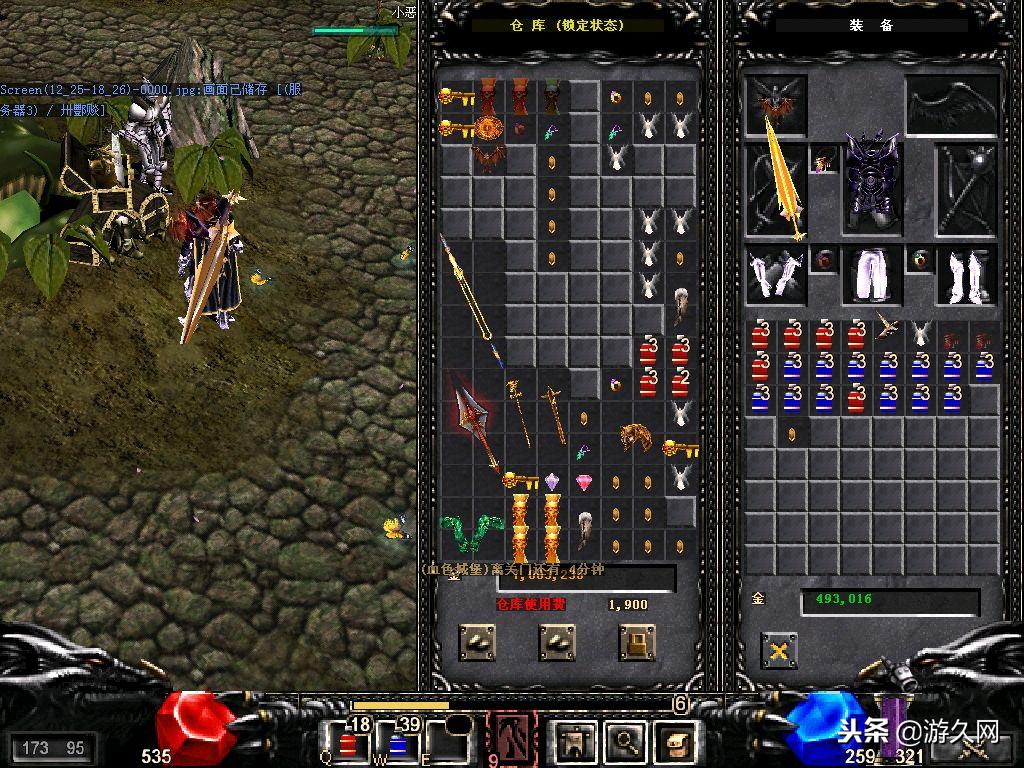Pick the pink gem in the warehouse

tap(584, 483)
